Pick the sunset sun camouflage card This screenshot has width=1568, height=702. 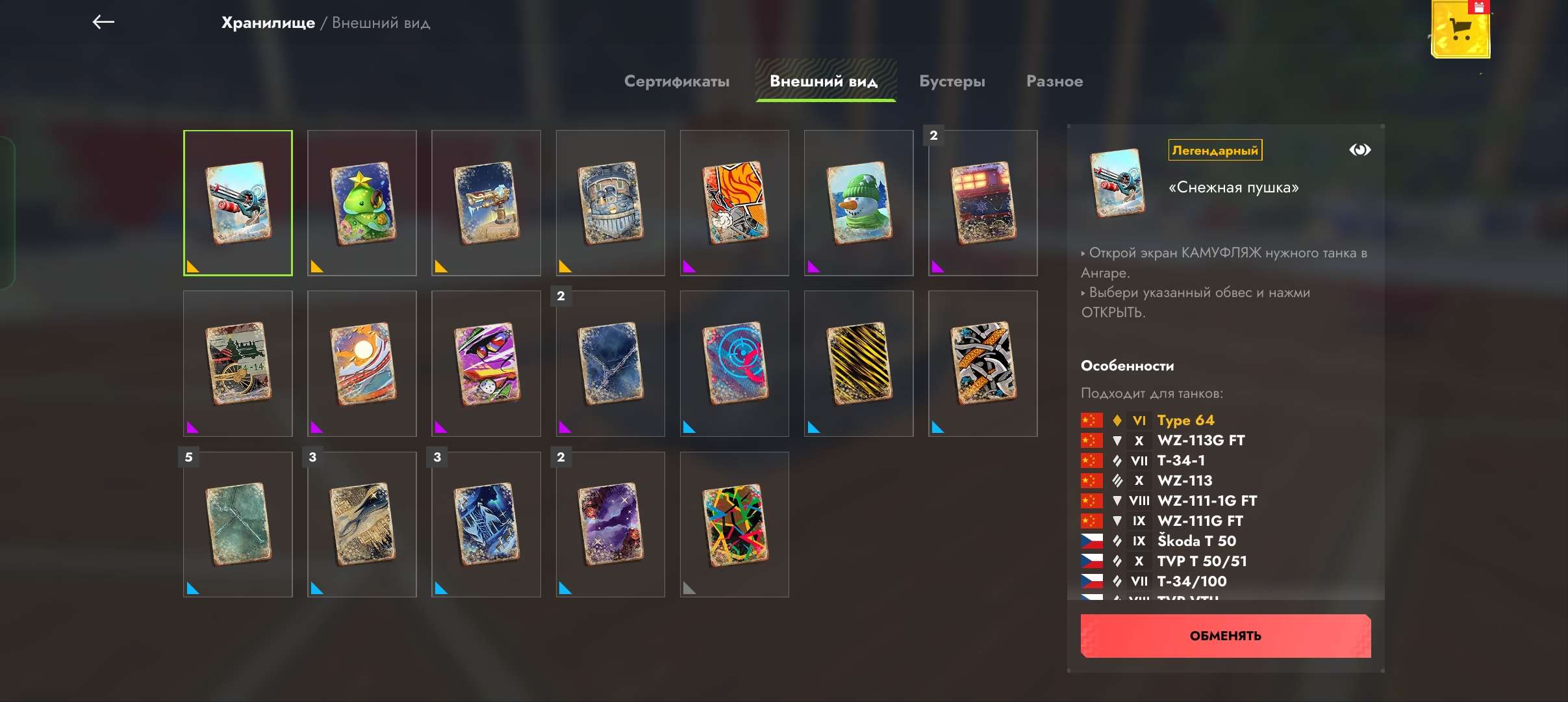click(362, 363)
